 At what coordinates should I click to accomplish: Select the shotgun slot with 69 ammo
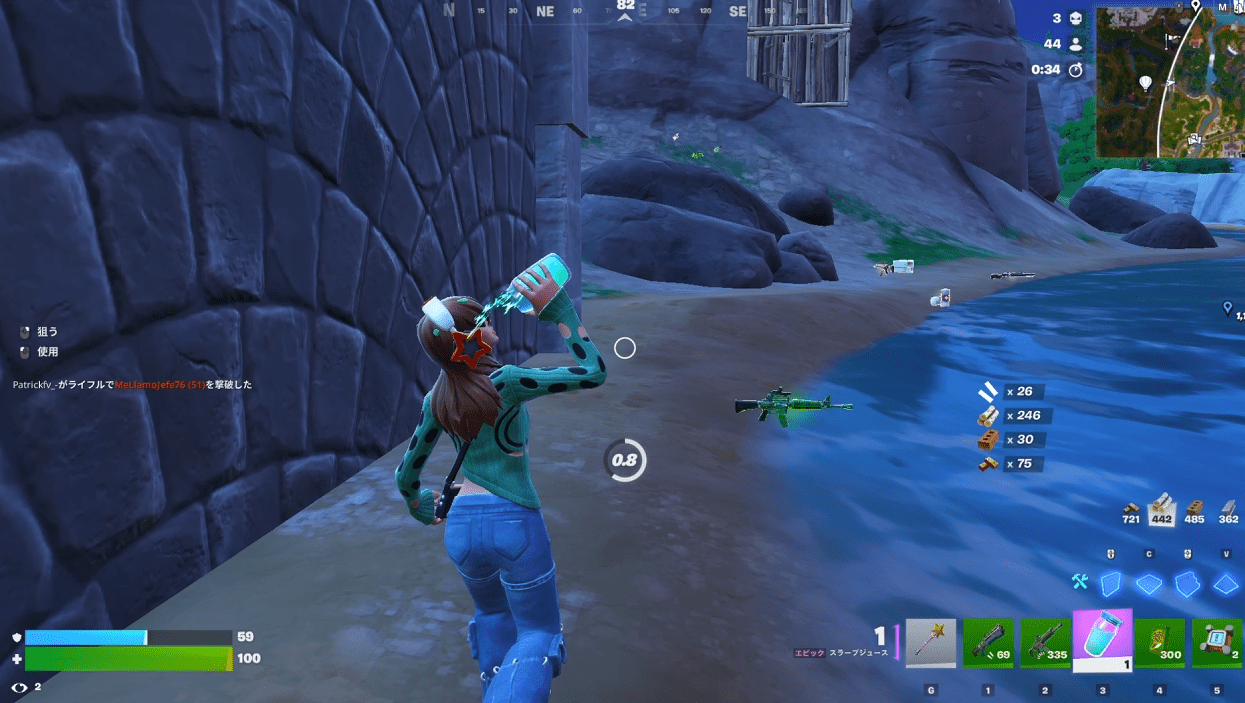point(988,643)
